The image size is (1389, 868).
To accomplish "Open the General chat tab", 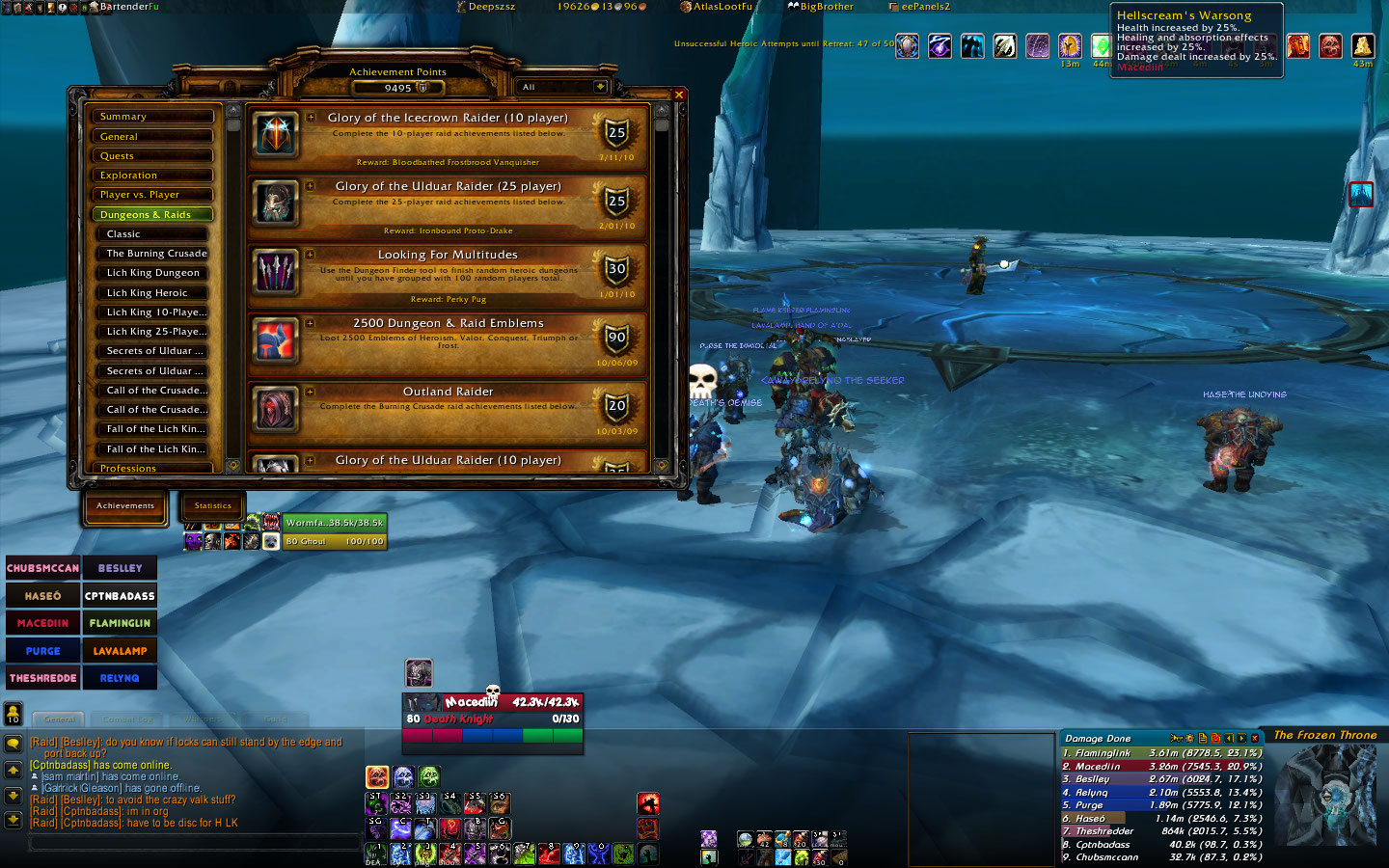I will [60, 719].
